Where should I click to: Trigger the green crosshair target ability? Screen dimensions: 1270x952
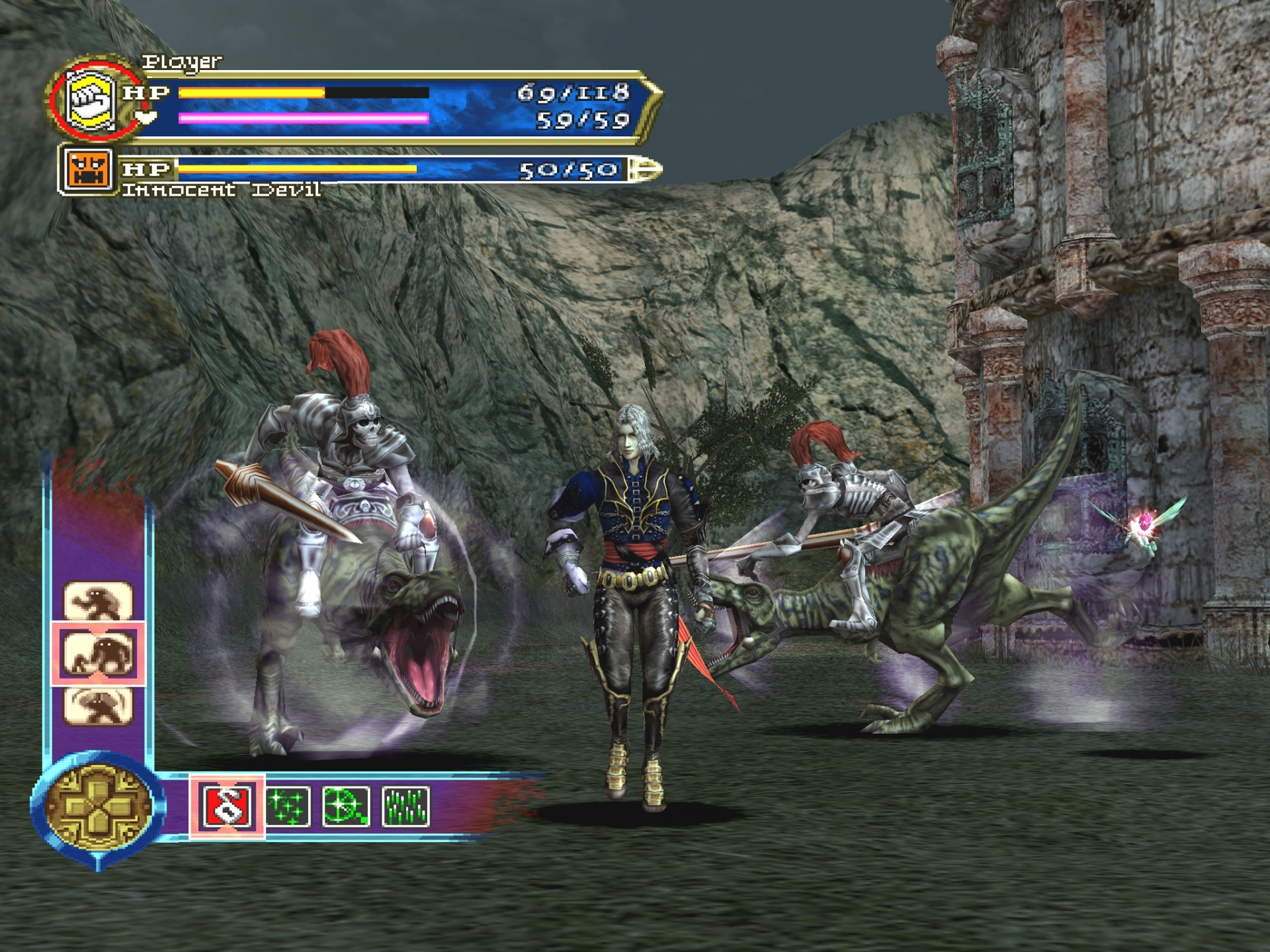[x=346, y=807]
